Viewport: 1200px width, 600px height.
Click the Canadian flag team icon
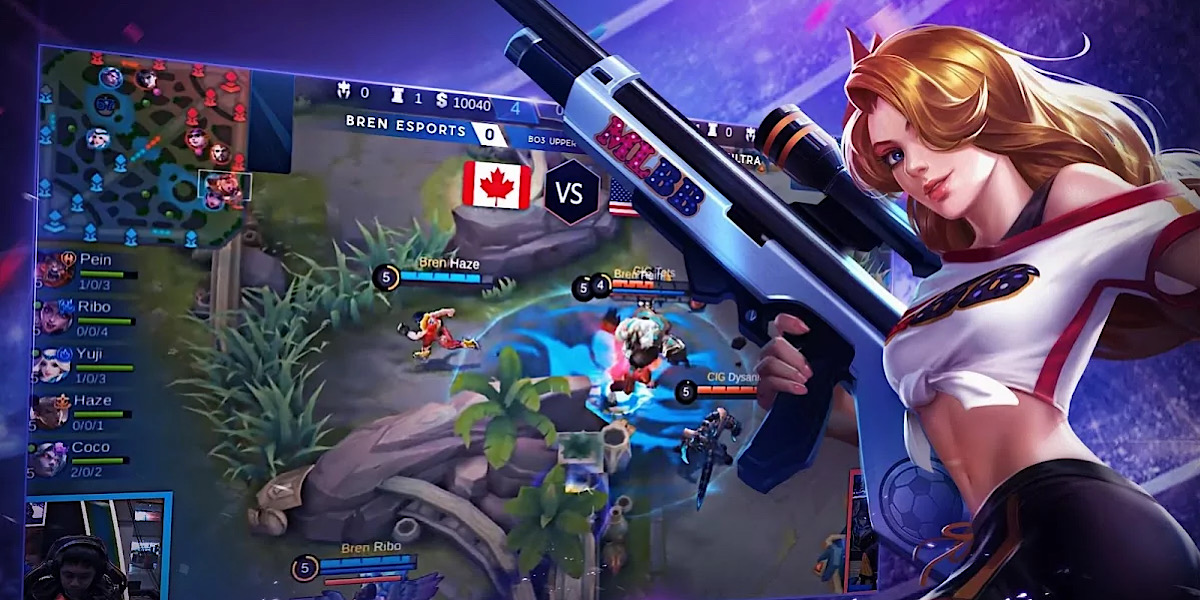click(x=497, y=185)
